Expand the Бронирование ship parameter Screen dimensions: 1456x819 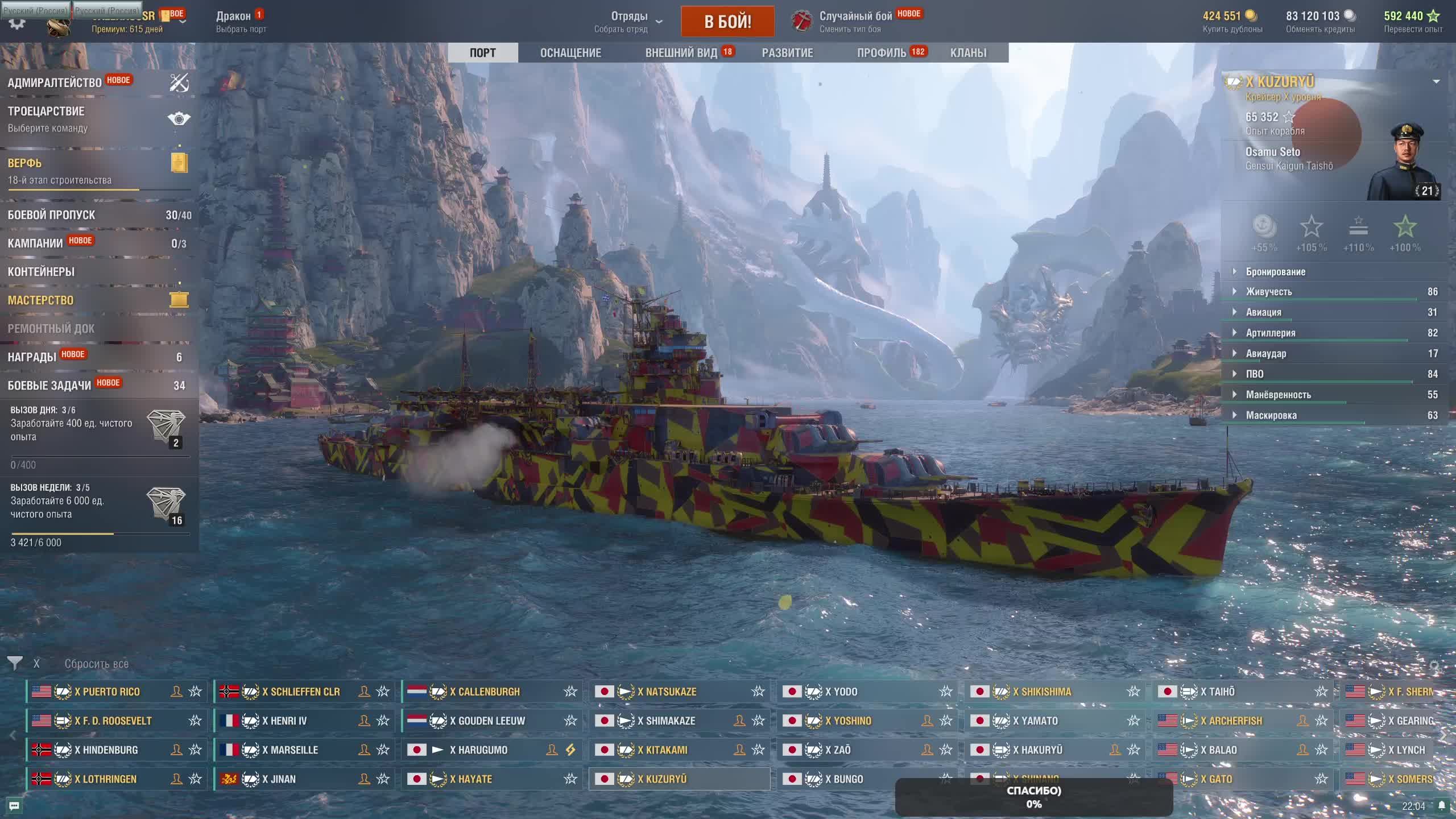tap(1275, 272)
